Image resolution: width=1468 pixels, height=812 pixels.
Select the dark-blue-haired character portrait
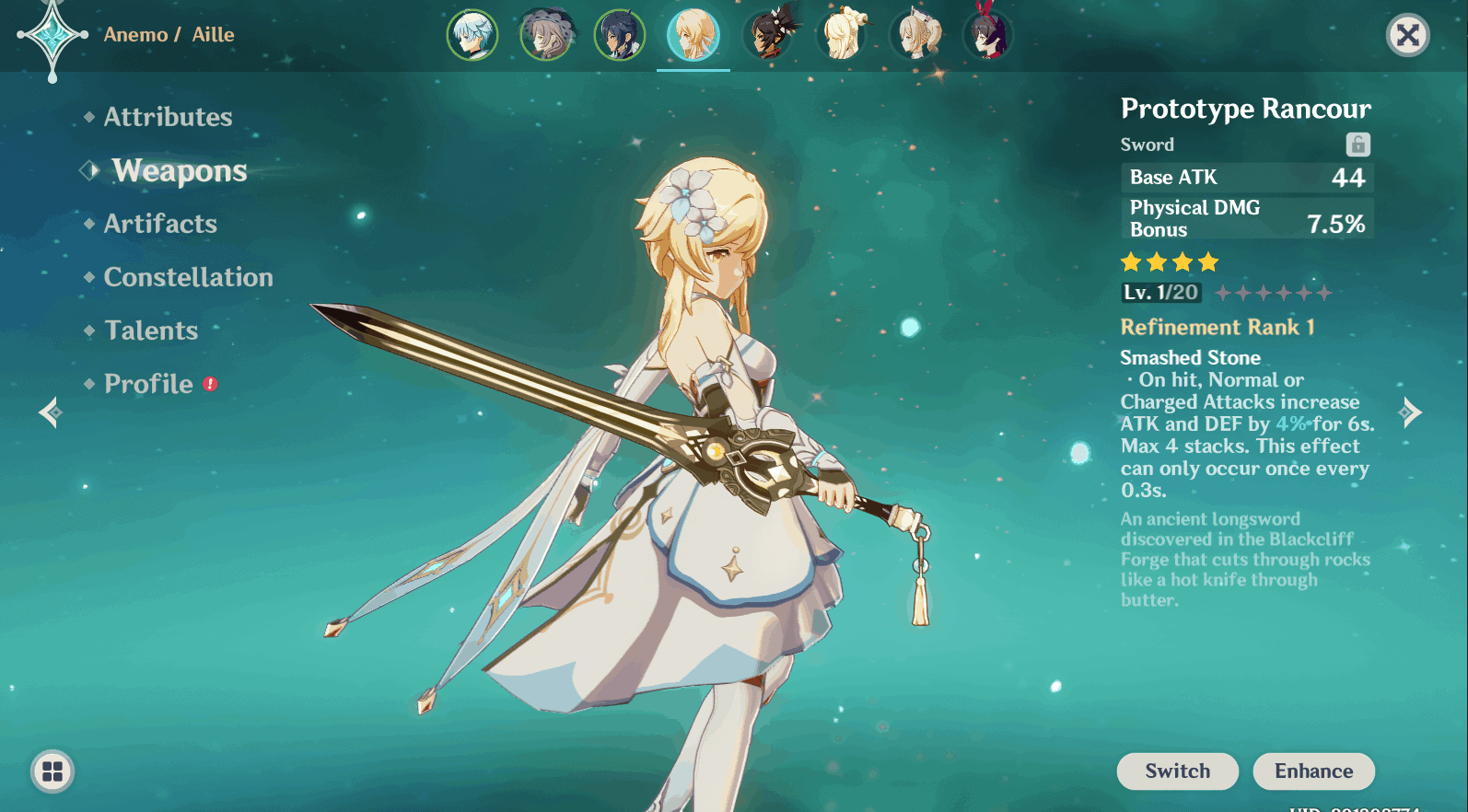(620, 36)
